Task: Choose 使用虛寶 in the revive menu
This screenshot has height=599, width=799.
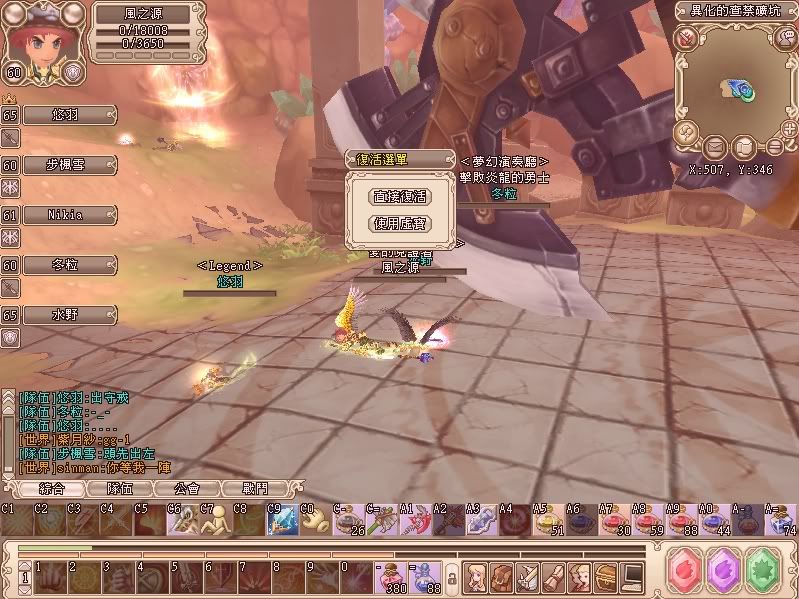Action: pyautogui.click(x=399, y=224)
